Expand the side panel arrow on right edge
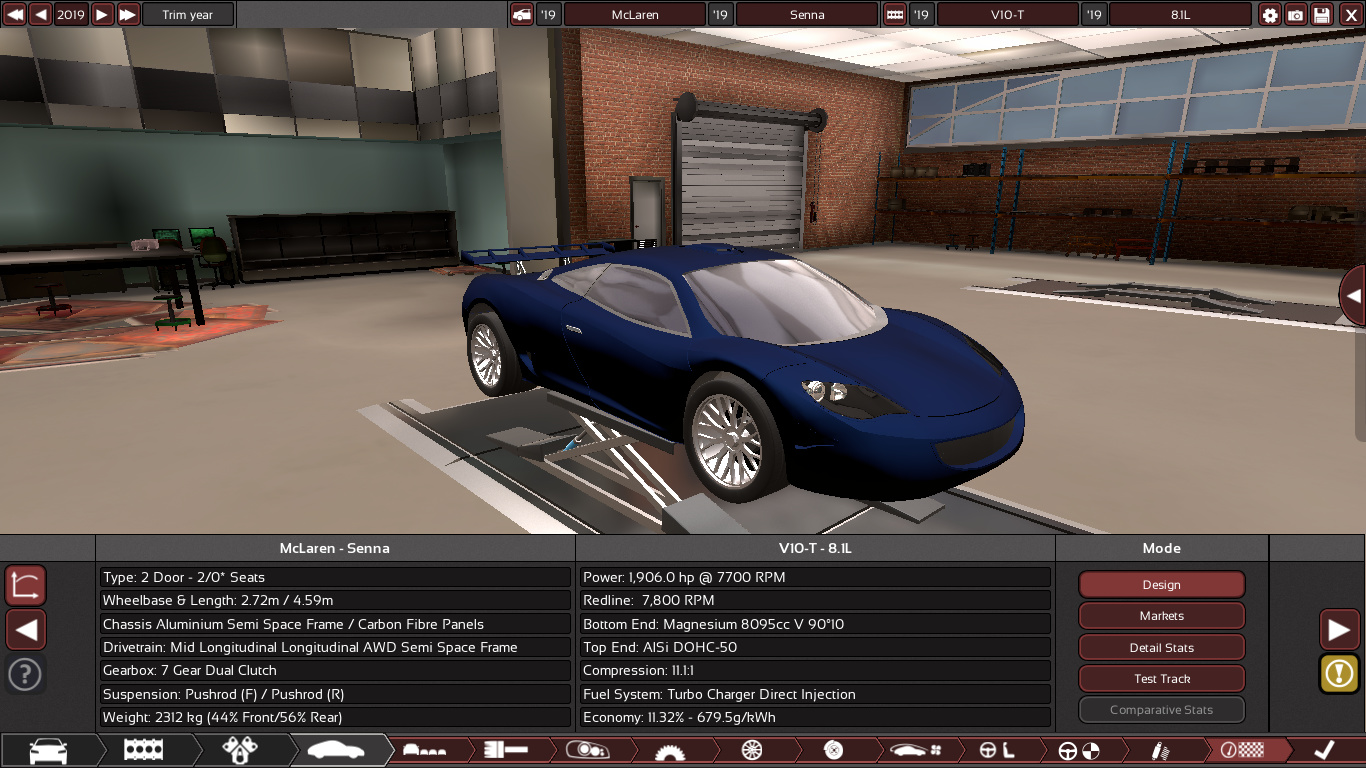Screen dimensions: 1366x768 [x=1353, y=296]
